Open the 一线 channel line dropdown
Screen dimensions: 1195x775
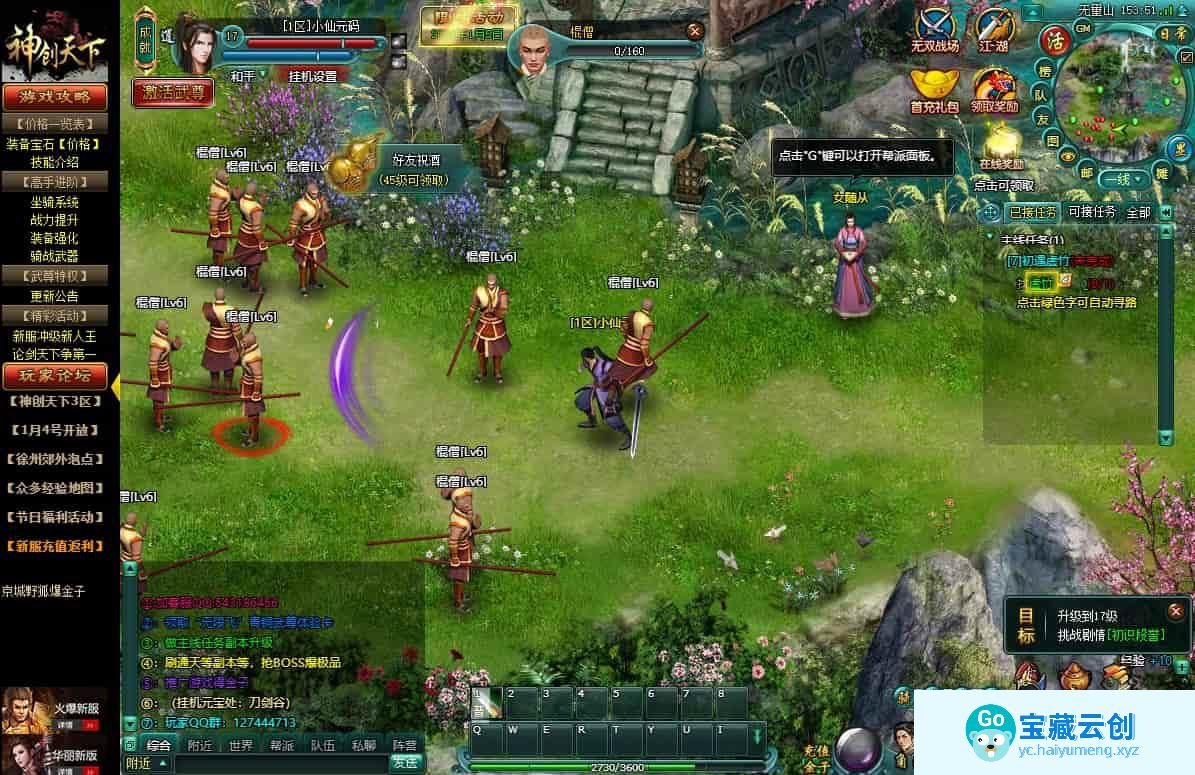tap(1121, 179)
